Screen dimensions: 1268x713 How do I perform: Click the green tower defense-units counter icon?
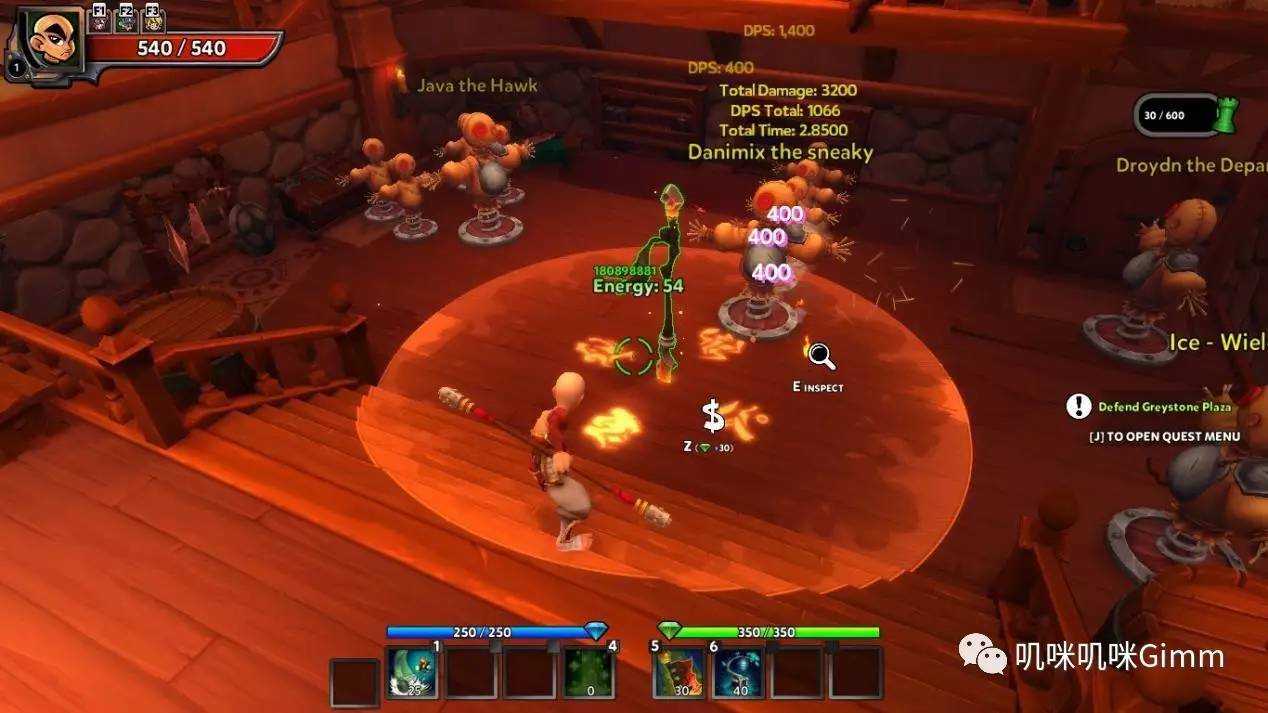[x=1225, y=115]
